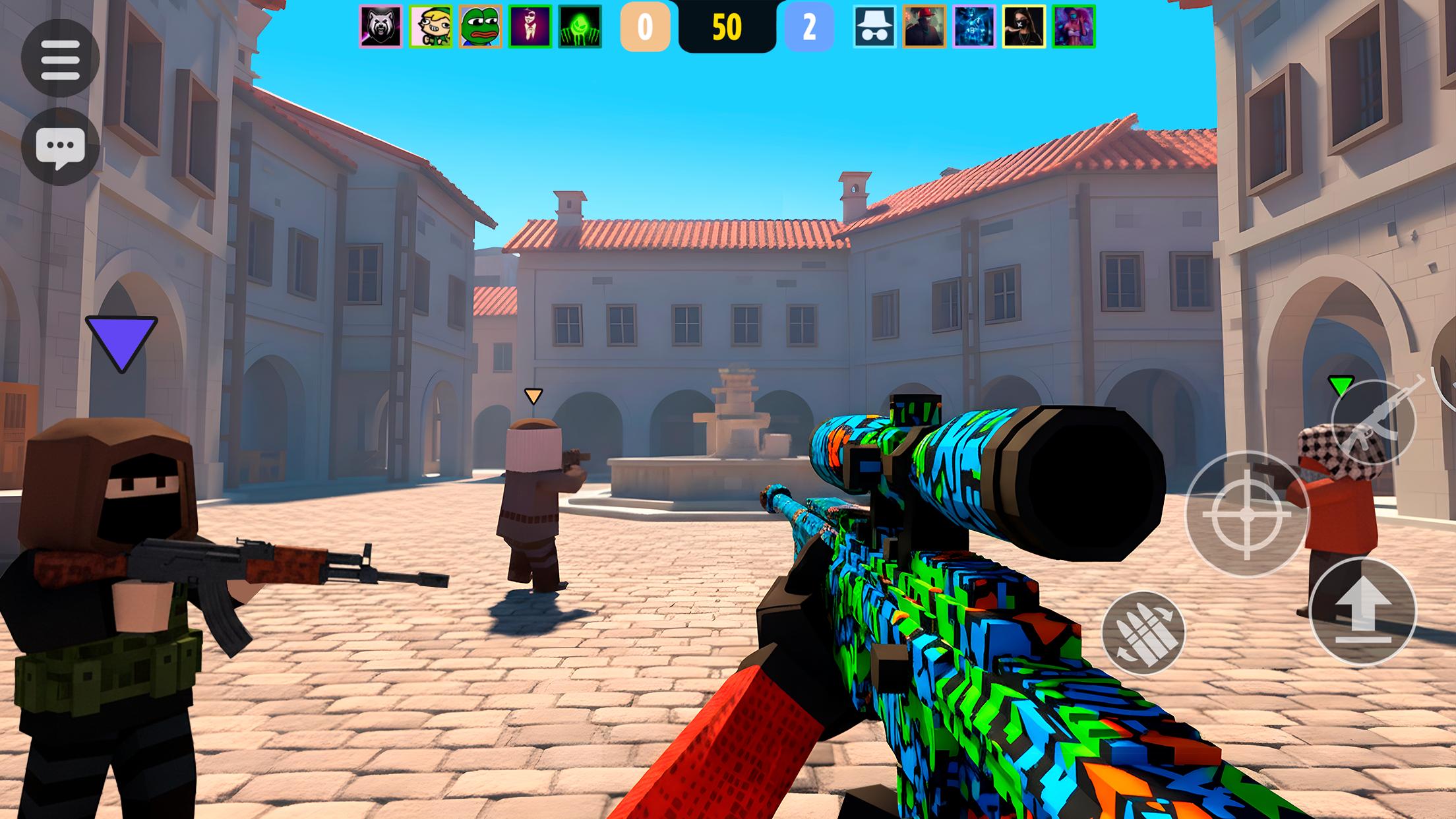The height and width of the screenshot is (819, 1456).
Task: Reload with the bullets button
Action: pos(1143,632)
